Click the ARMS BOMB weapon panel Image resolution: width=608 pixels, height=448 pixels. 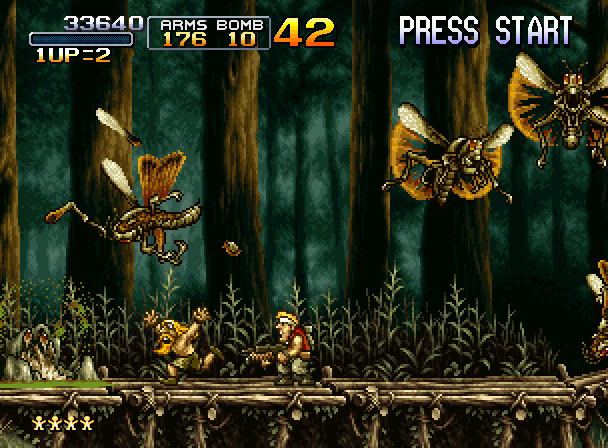click(209, 32)
